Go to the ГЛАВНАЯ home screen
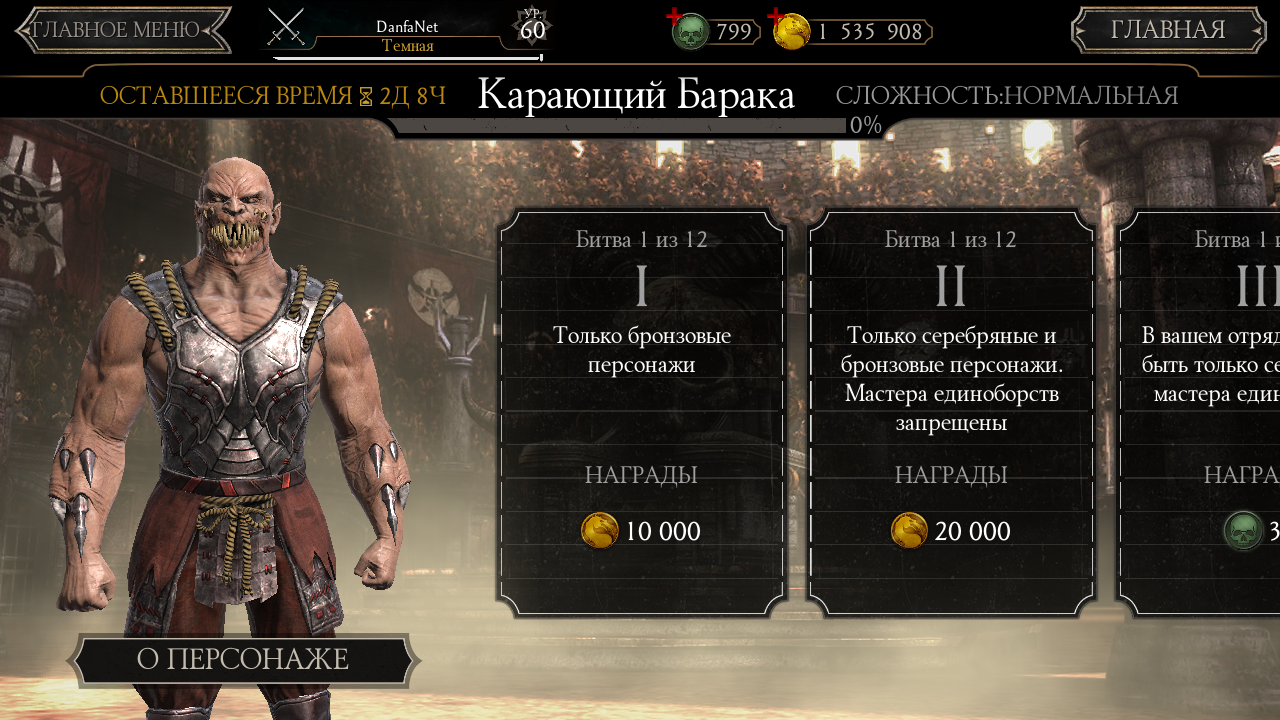Viewport: 1280px width, 720px height. (x=1168, y=30)
